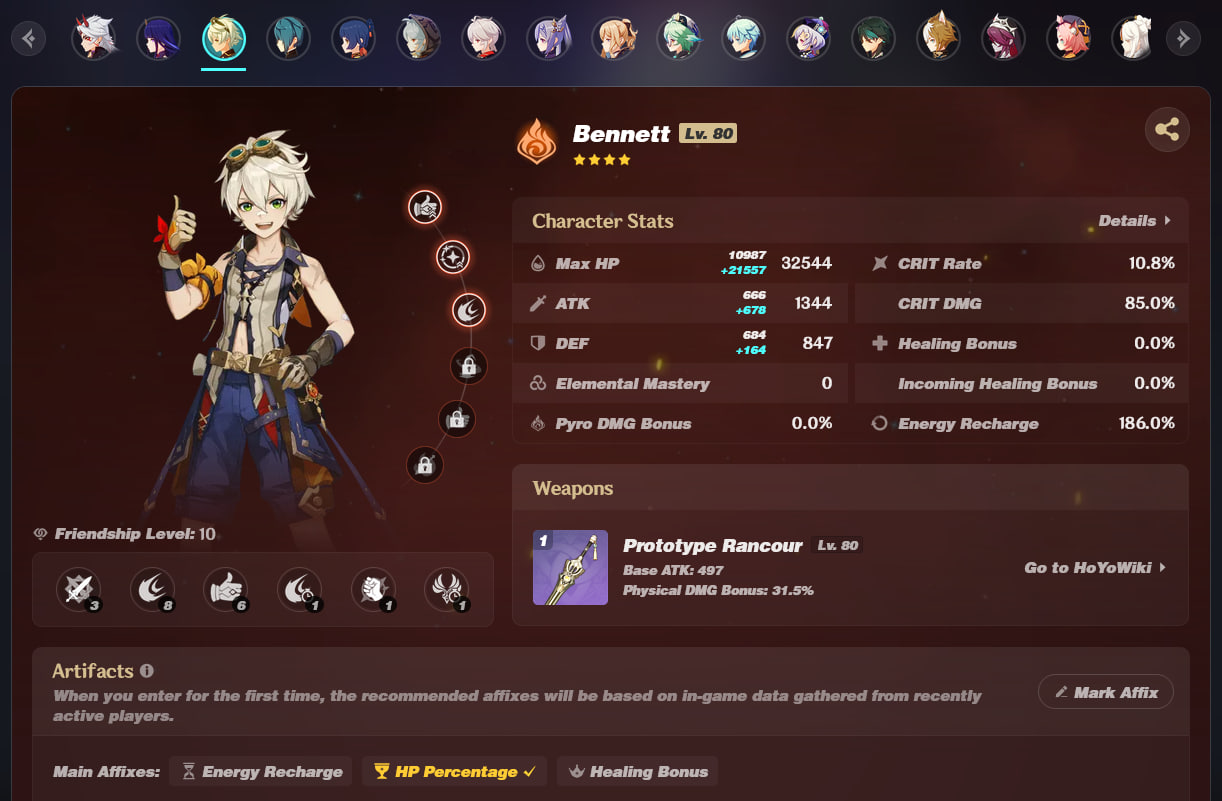View the level 8 elemental skill talent
This screenshot has height=801, width=1222.
152,590
